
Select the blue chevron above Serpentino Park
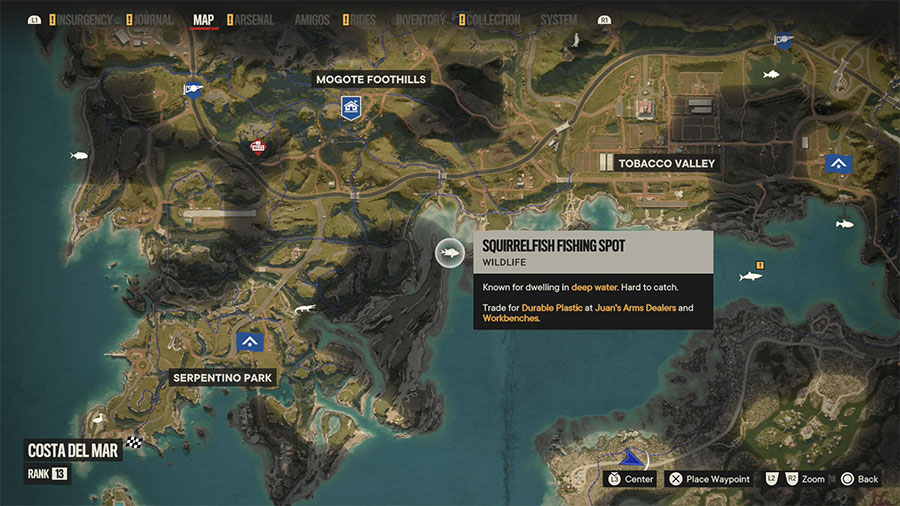[250, 342]
